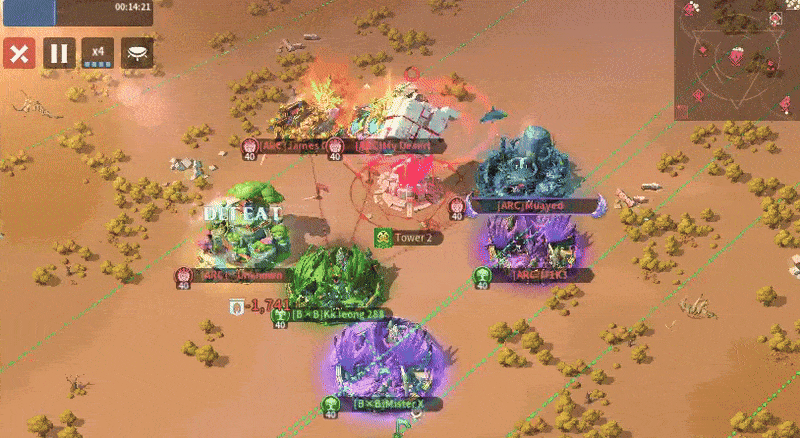Select the [ARC] Muayed city nameplate
Viewport: 800px width, 438px height.
[x=530, y=205]
